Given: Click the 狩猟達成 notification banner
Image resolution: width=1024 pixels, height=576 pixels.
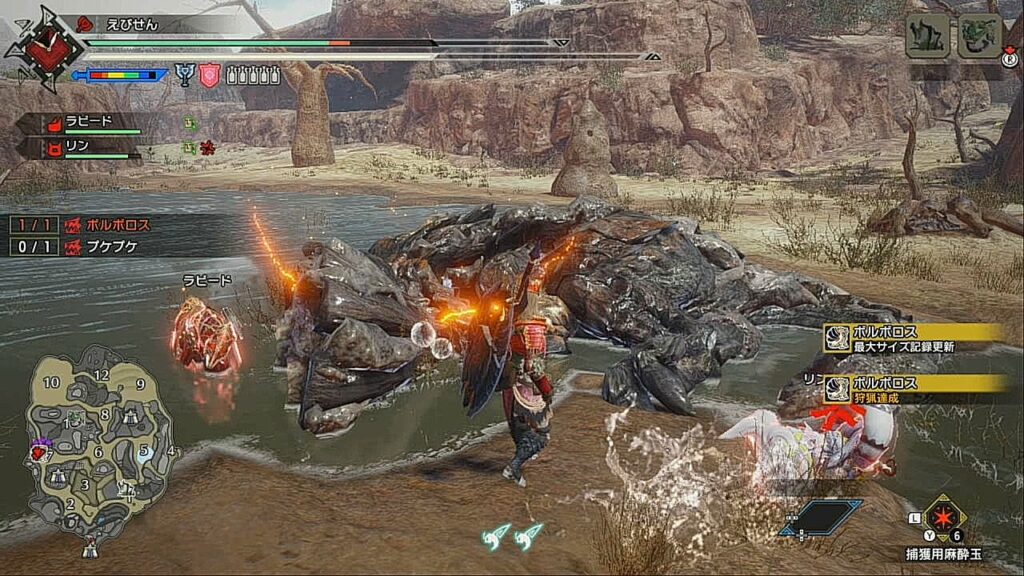Looking at the screenshot, I should click(x=915, y=388).
